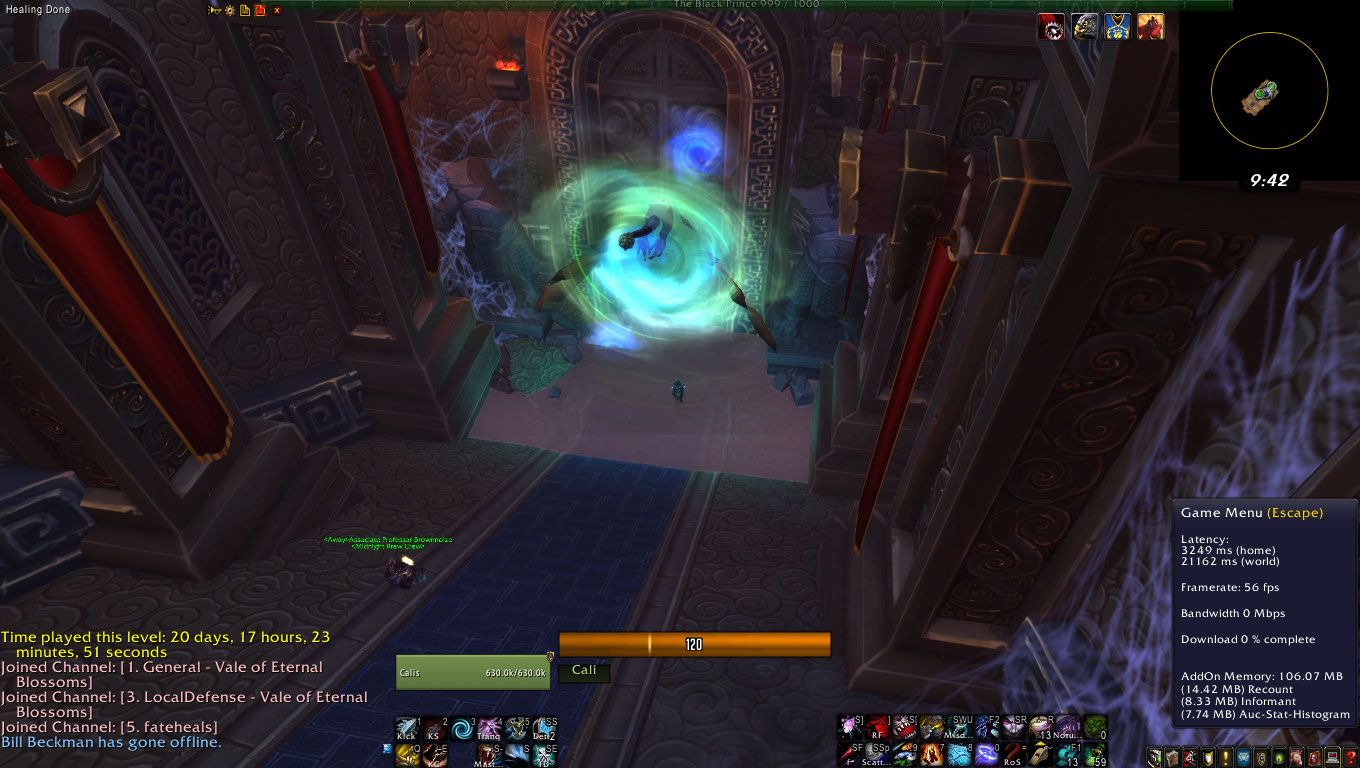The image size is (1360, 768).
Task: Click the blue tabard buff icon
Action: (x=1117, y=27)
